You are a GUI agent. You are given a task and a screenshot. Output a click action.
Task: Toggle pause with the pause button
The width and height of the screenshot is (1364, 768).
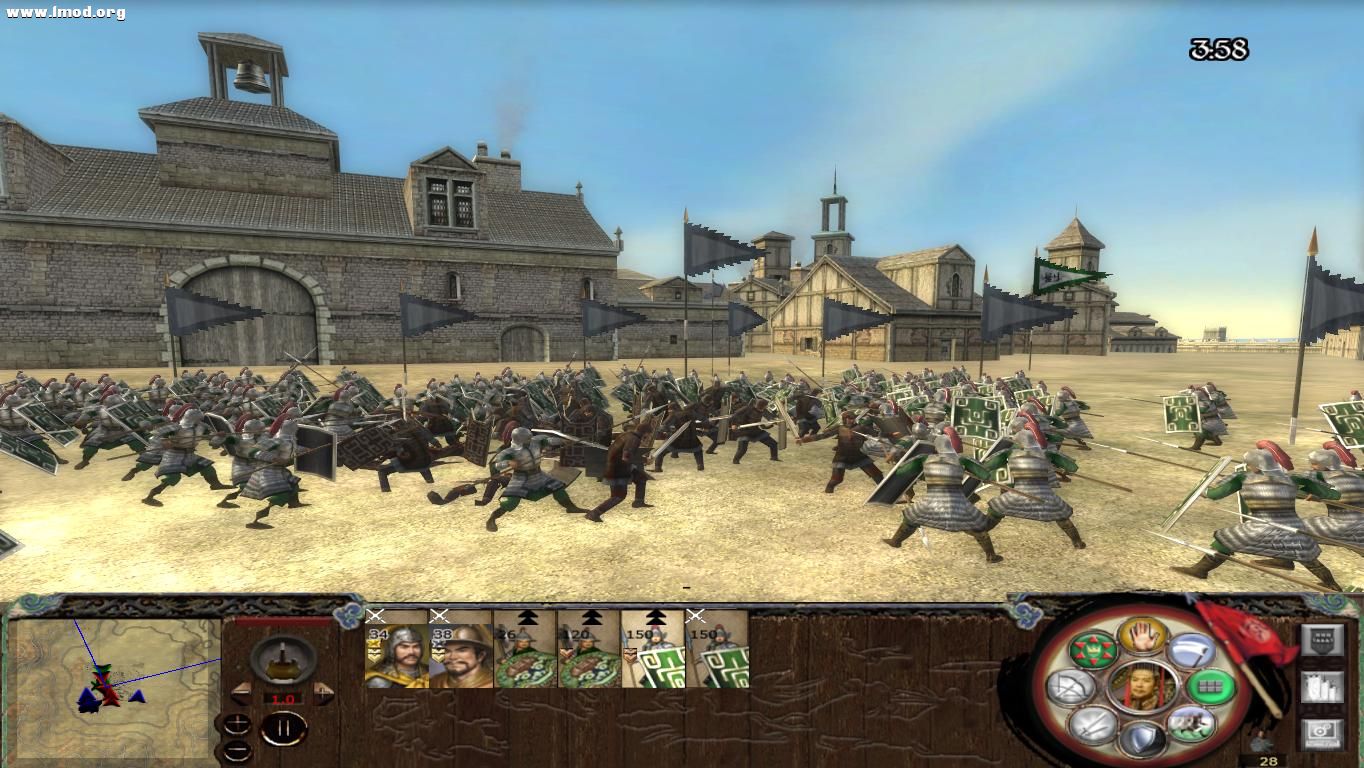[284, 727]
